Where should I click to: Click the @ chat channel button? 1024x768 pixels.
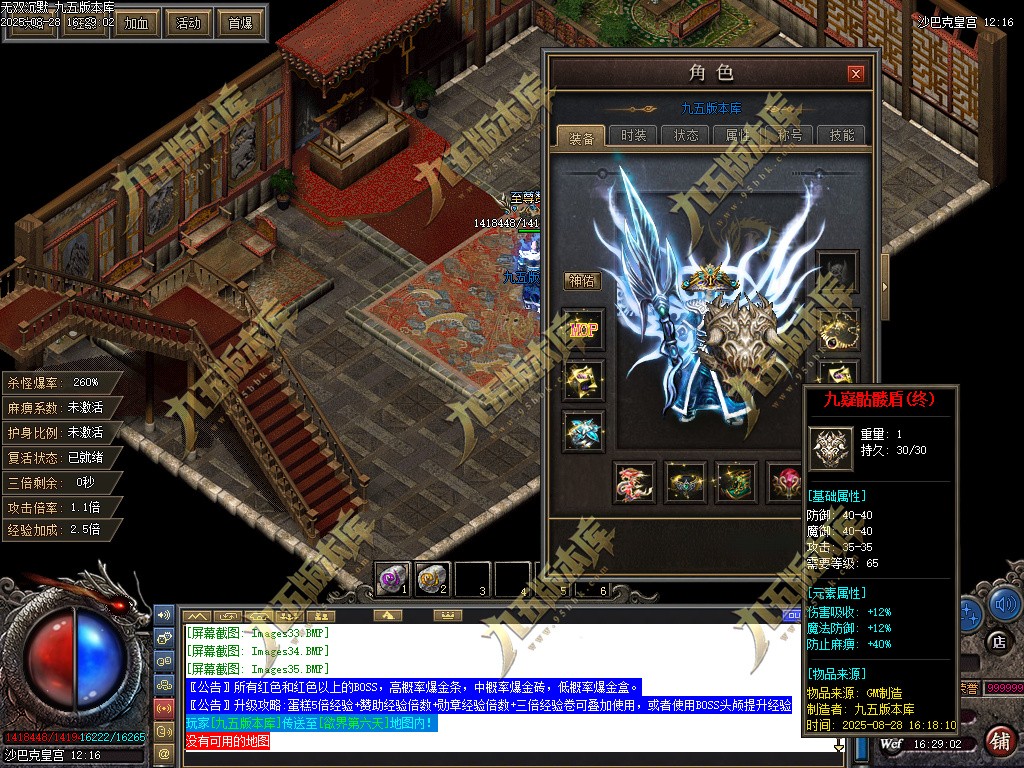tap(164, 752)
